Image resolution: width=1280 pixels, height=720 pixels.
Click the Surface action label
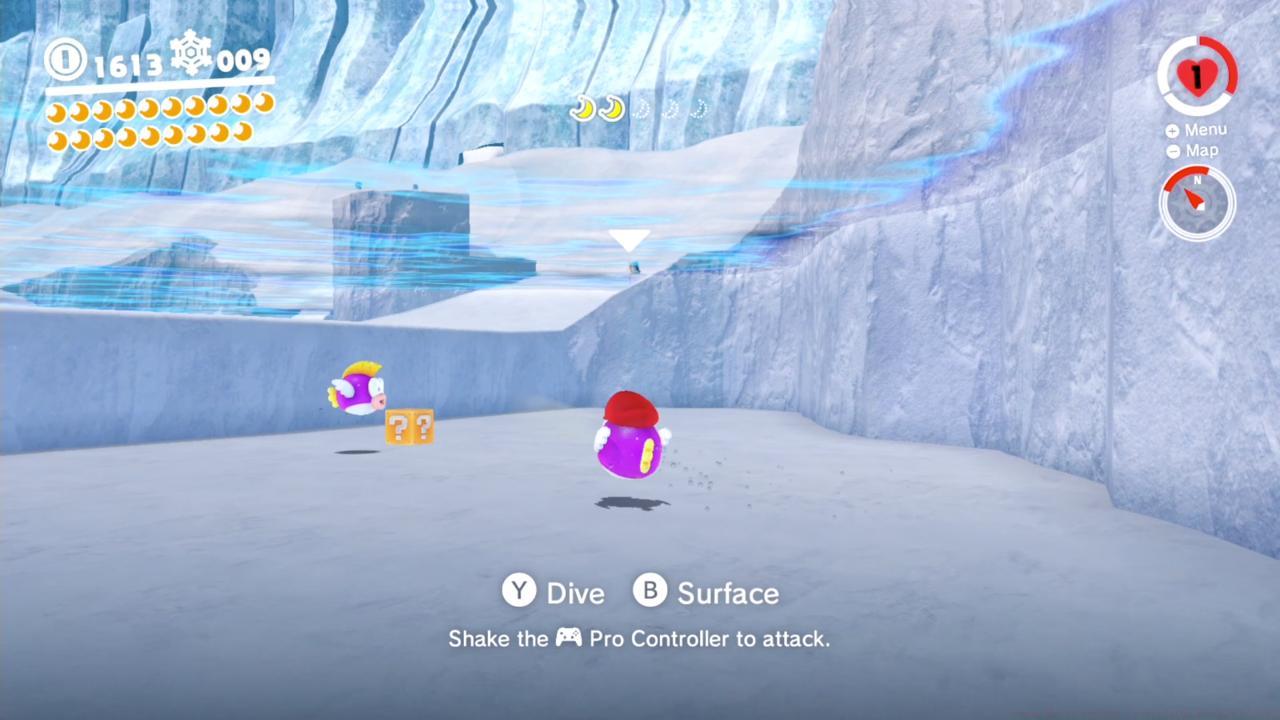pyautogui.click(x=728, y=592)
